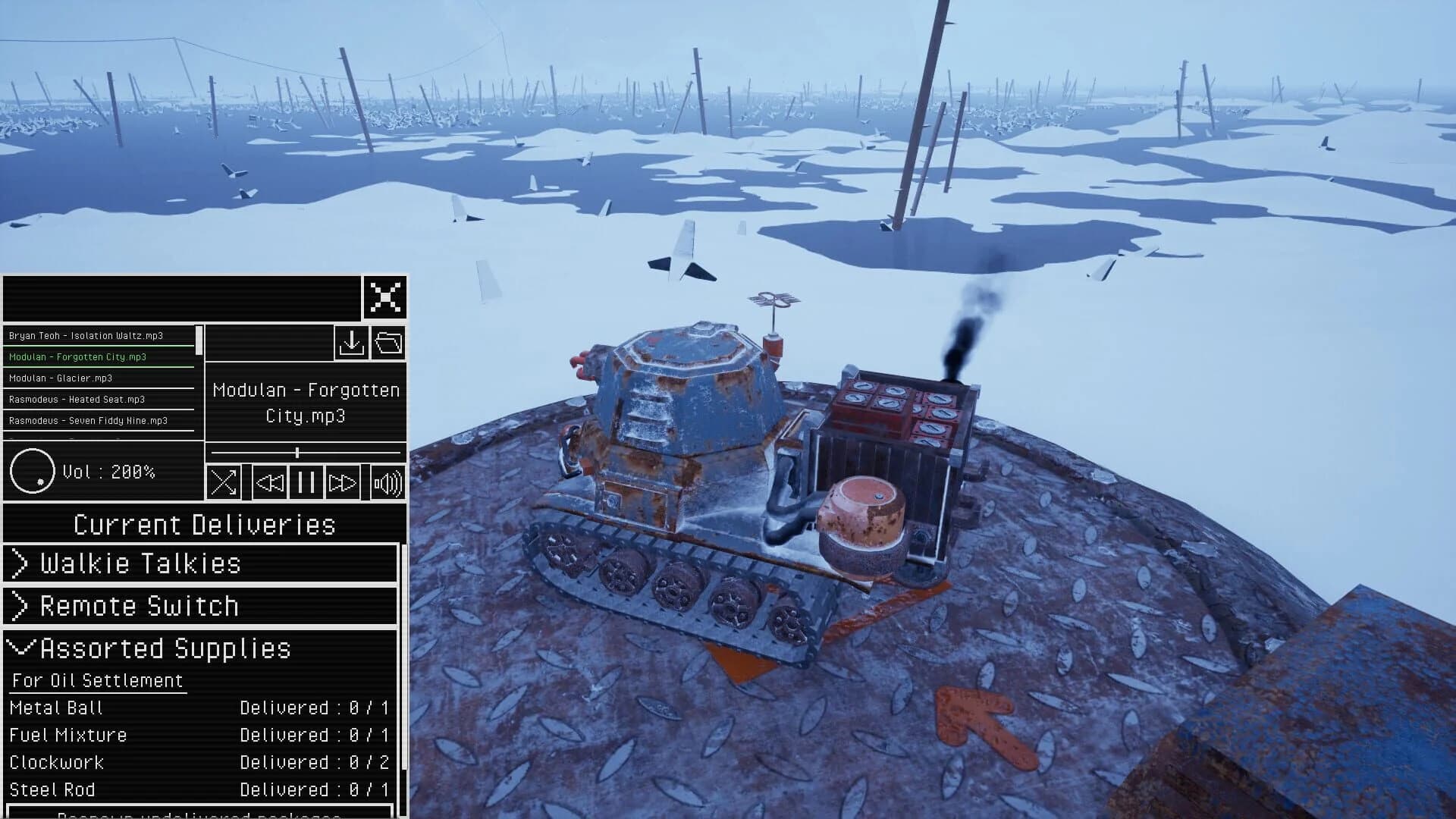This screenshot has height=819, width=1456.
Task: Close the music player via the X icon
Action: coord(387,299)
